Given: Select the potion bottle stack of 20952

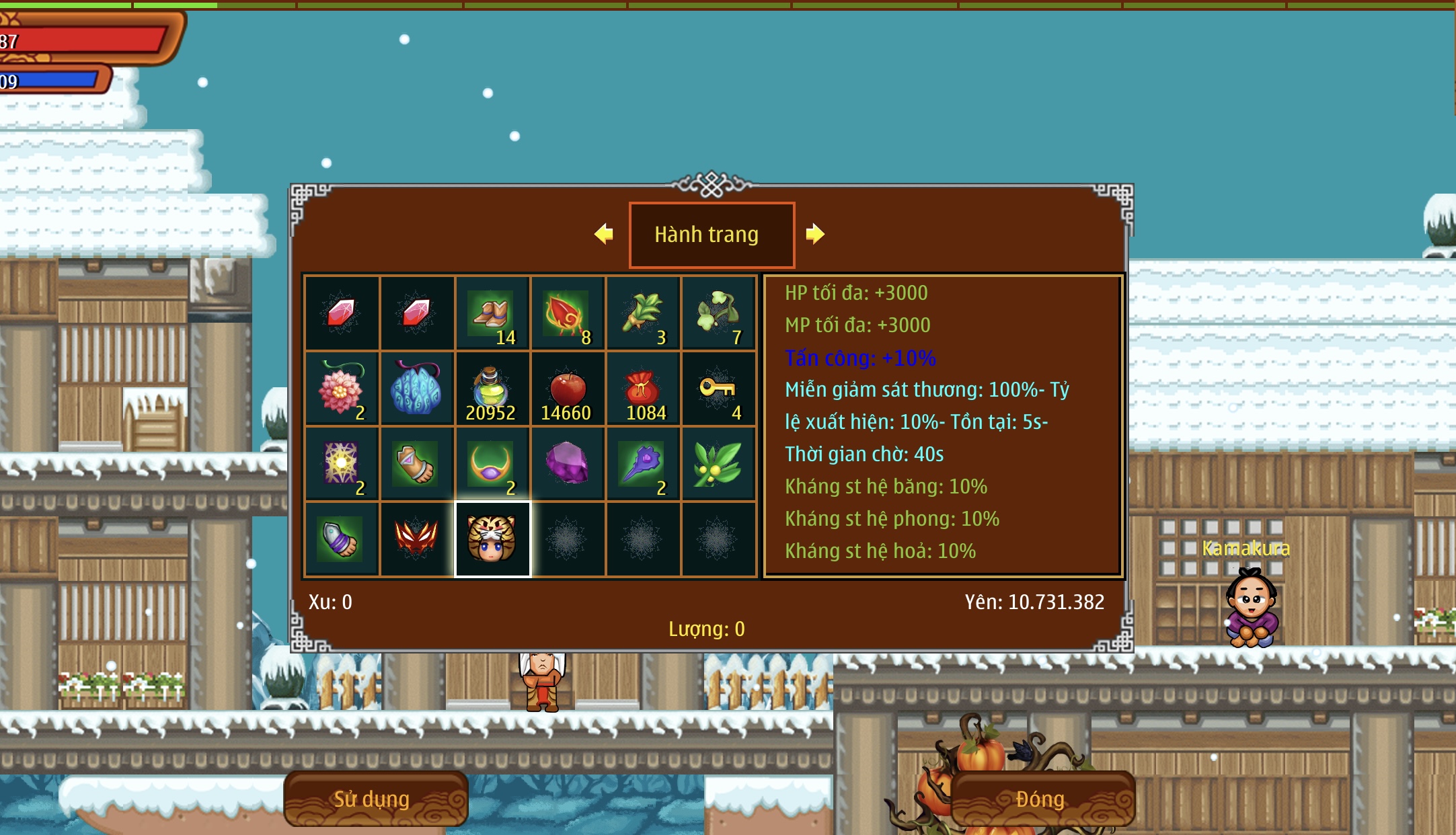Looking at the screenshot, I should 492,389.
